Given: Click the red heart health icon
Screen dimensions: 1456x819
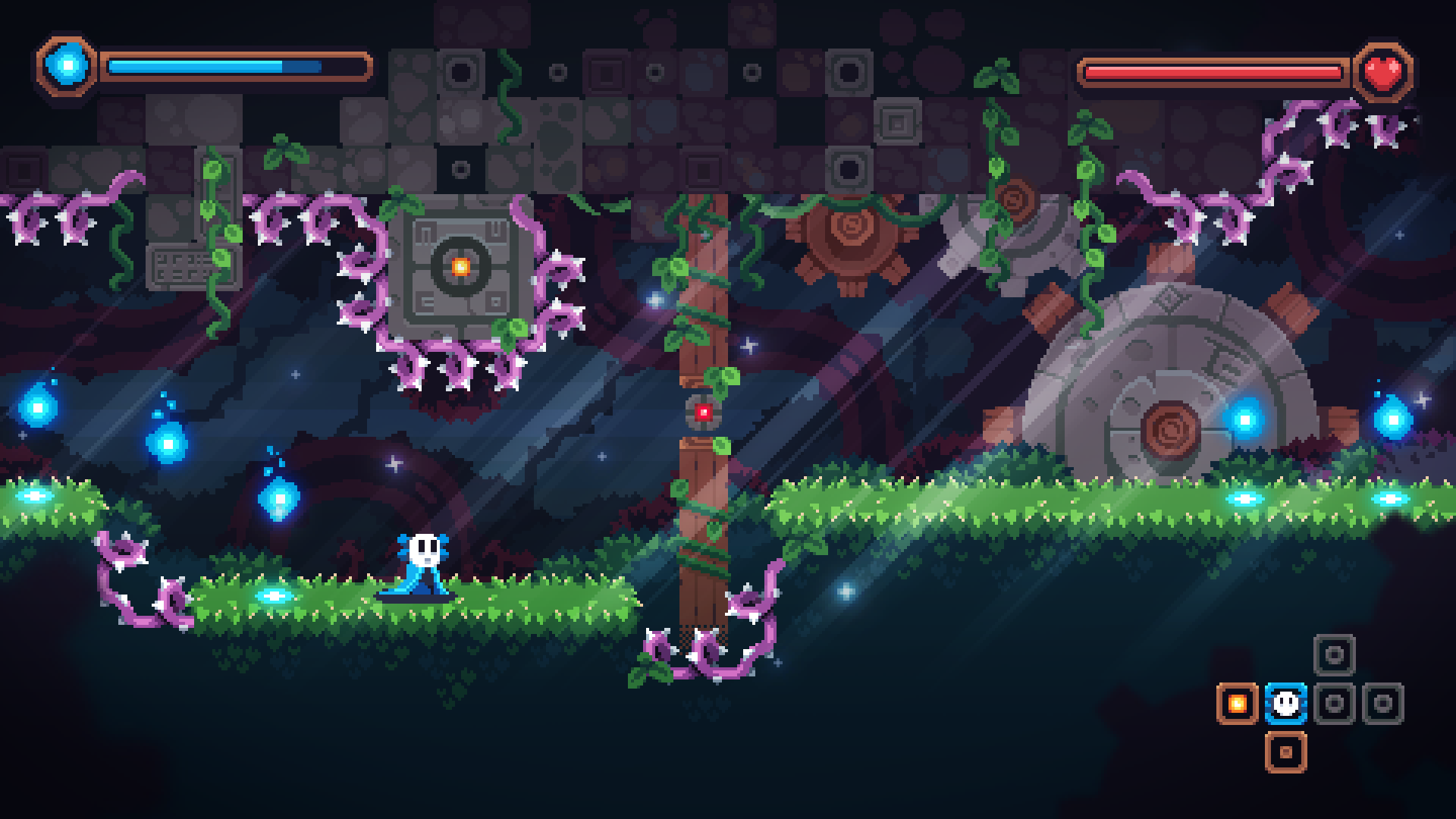Looking at the screenshot, I should coord(1385,72).
